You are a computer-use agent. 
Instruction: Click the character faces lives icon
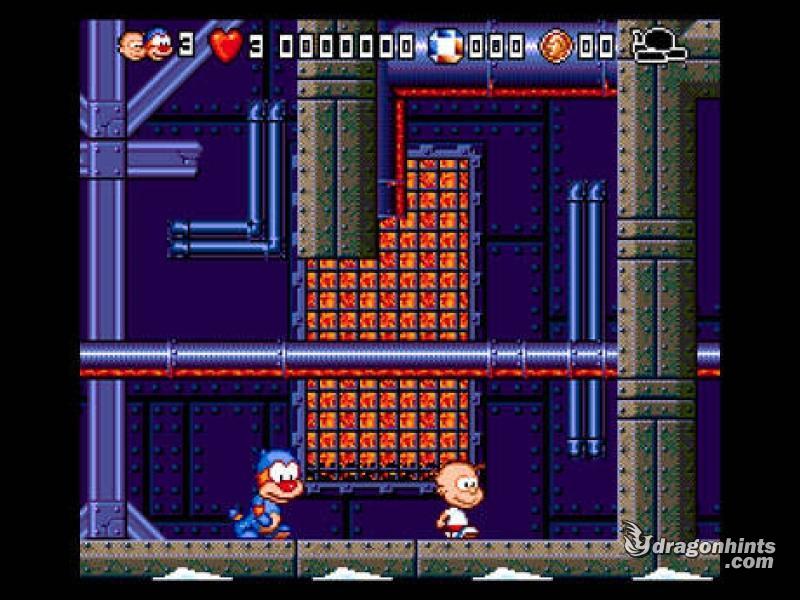[x=146, y=44]
